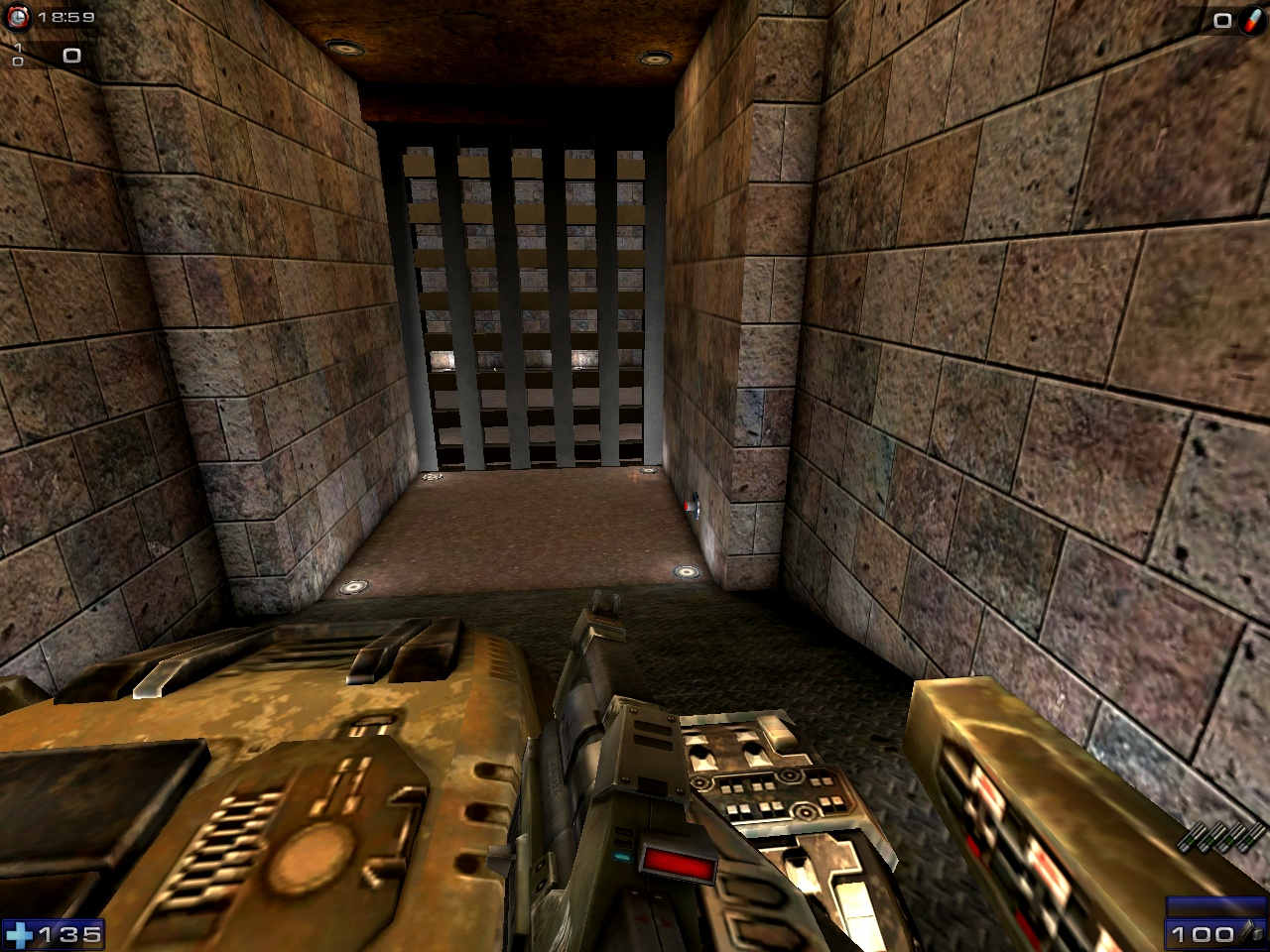Click the clock icon beside the match timer
Viewport: 1270px width, 952px height.
(x=17, y=17)
